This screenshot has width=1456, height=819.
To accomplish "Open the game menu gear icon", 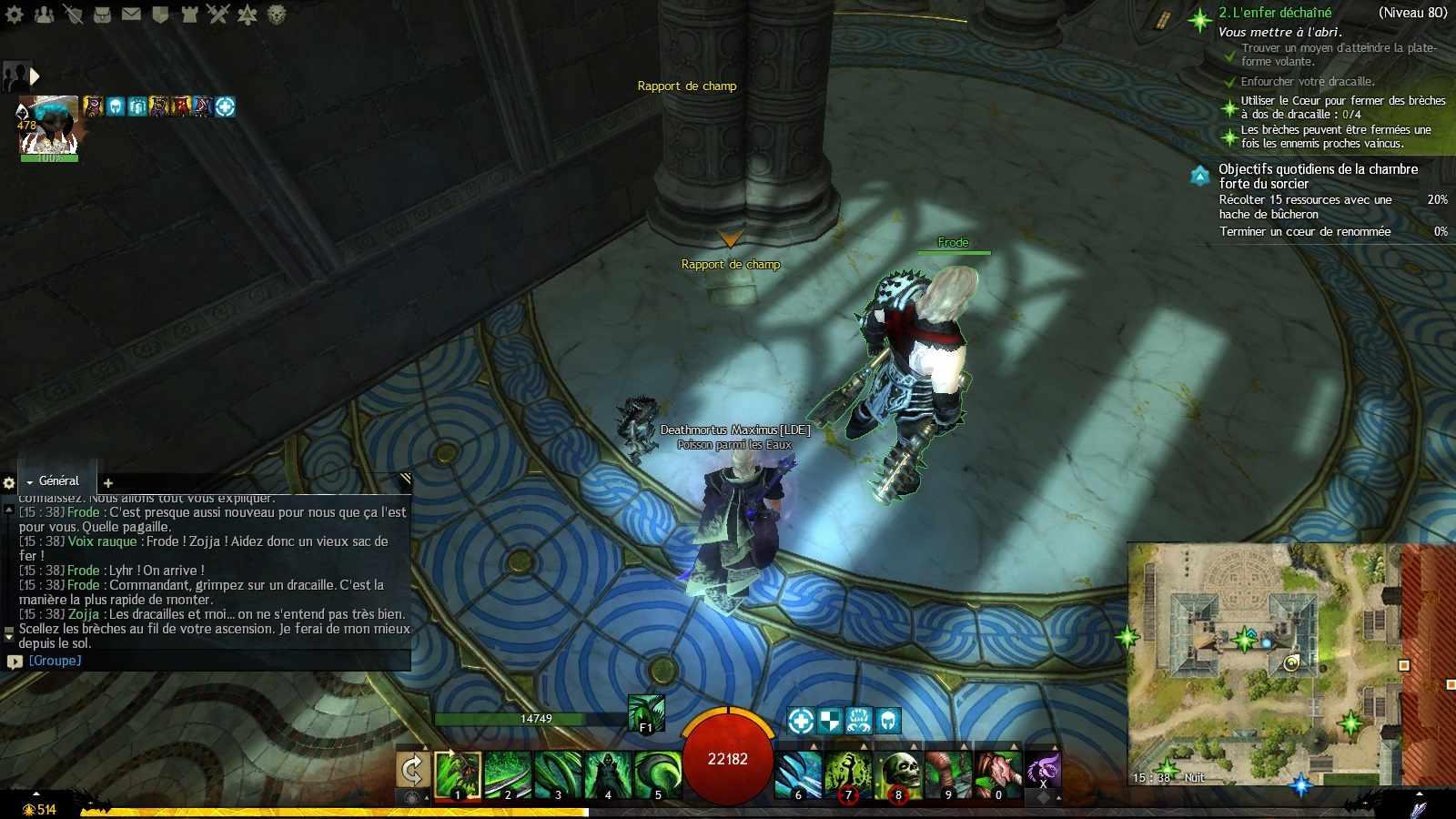I will [15, 14].
